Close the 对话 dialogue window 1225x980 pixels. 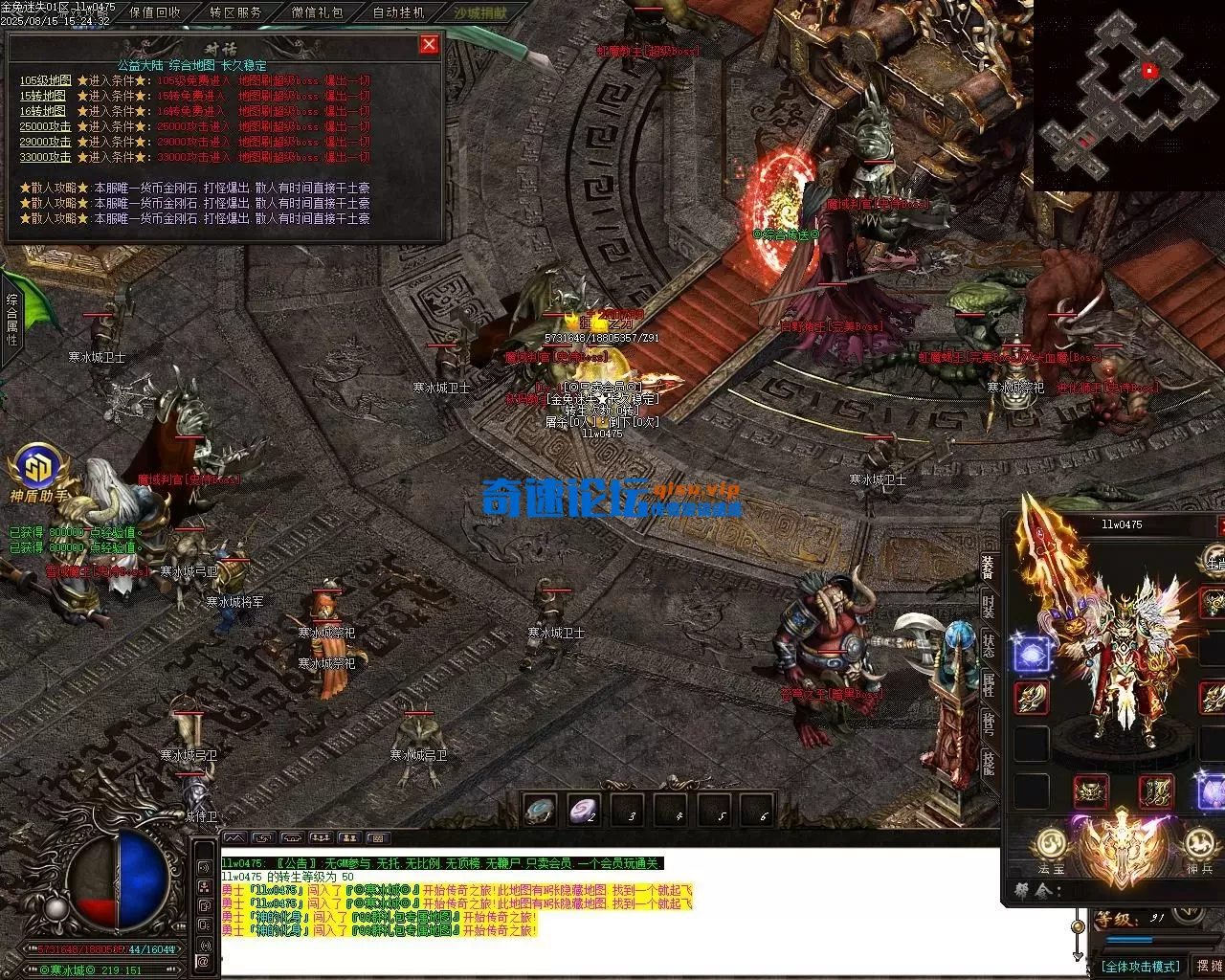(429, 44)
